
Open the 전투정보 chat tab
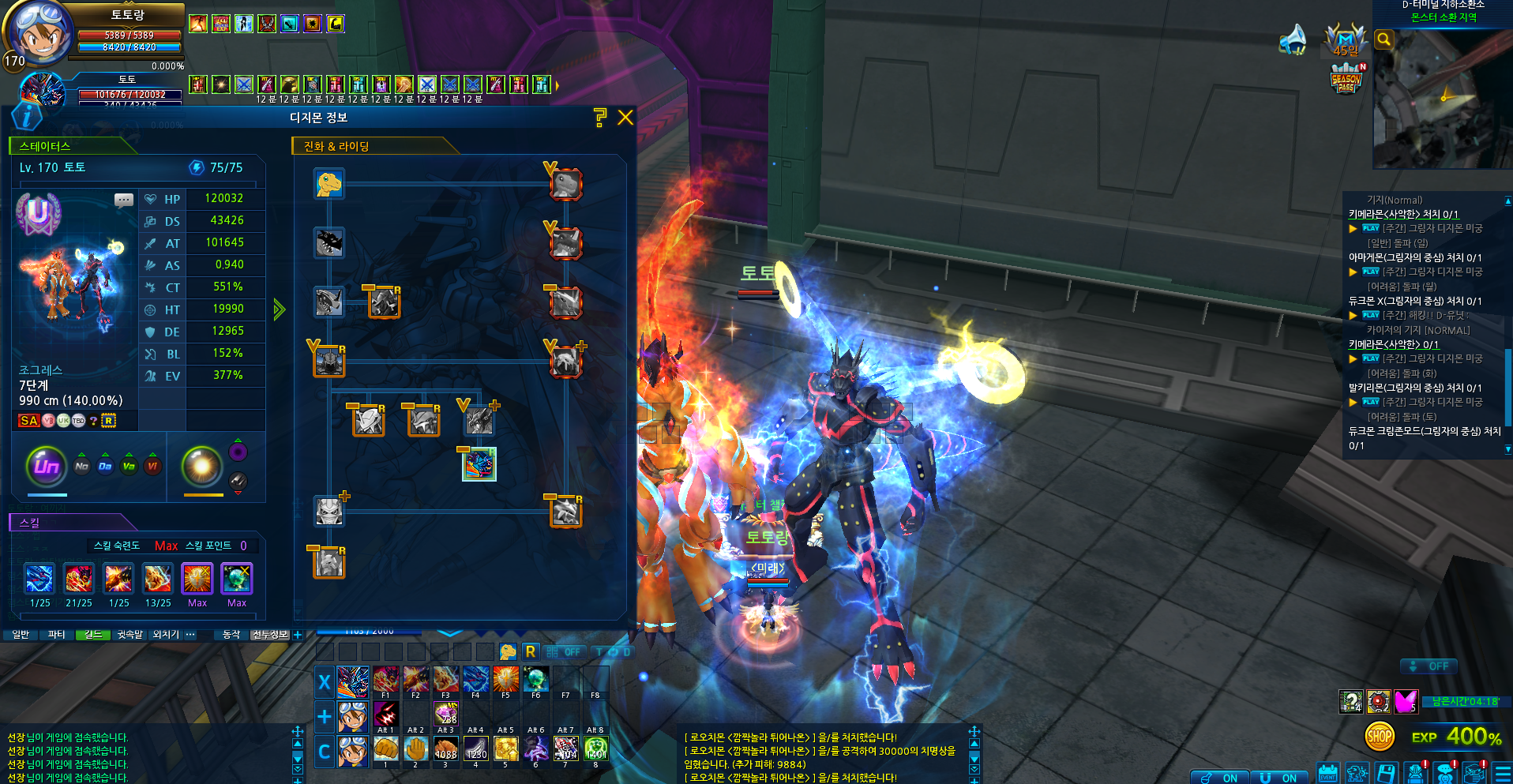[270, 634]
